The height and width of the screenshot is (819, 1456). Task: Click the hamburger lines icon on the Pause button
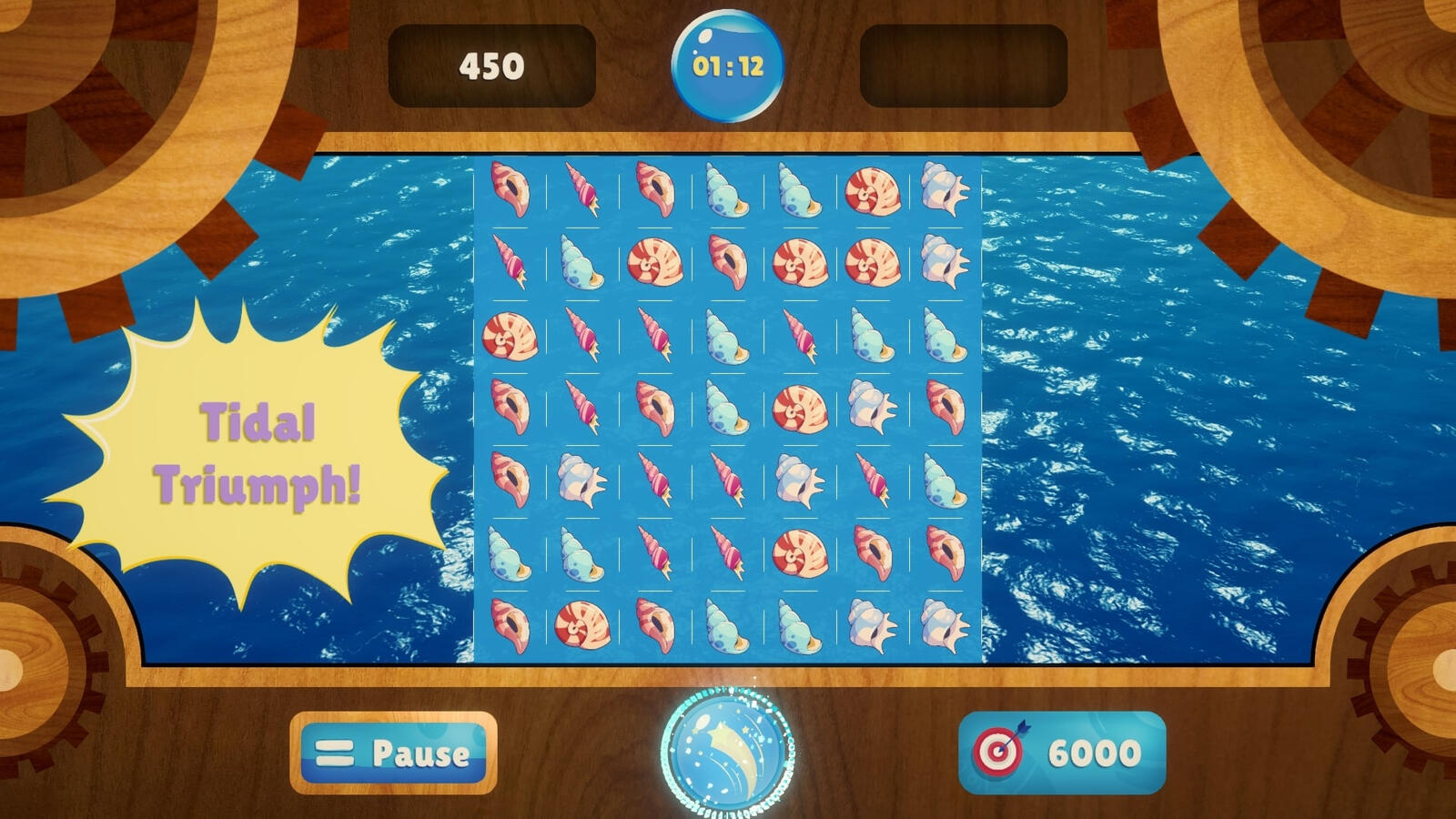coord(335,753)
